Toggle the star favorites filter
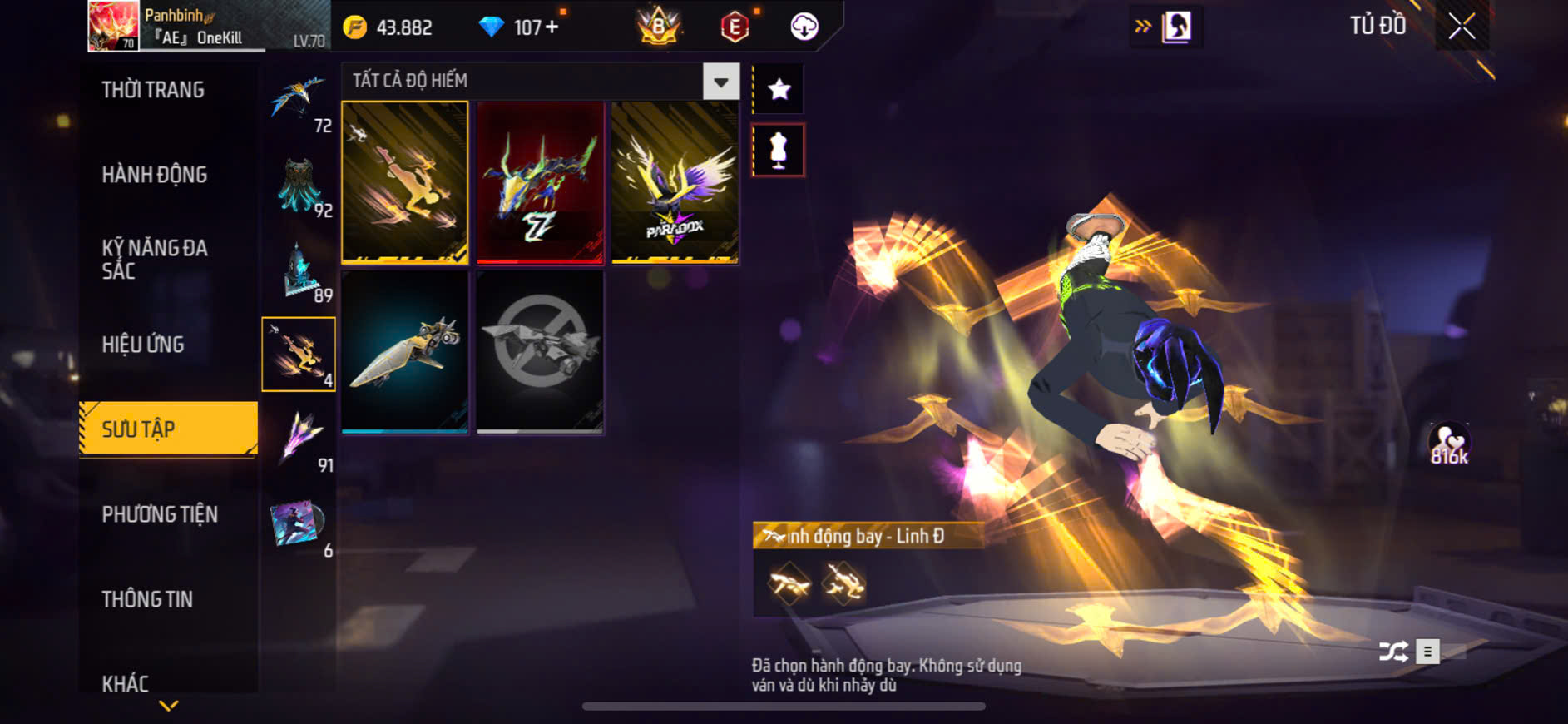Image resolution: width=1568 pixels, height=724 pixels. click(x=779, y=89)
